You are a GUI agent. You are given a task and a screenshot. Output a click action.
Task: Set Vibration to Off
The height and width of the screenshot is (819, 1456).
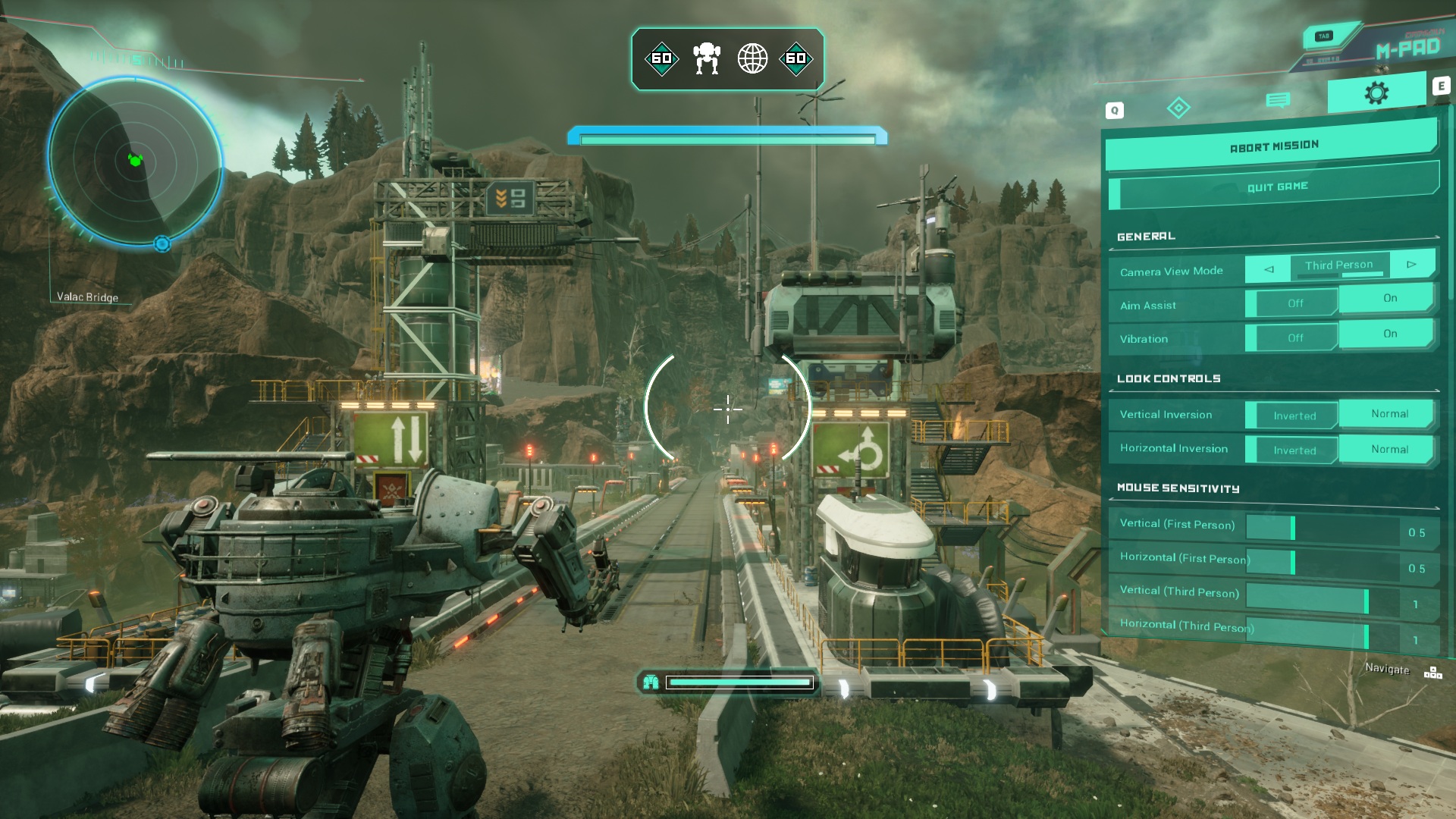1294,338
